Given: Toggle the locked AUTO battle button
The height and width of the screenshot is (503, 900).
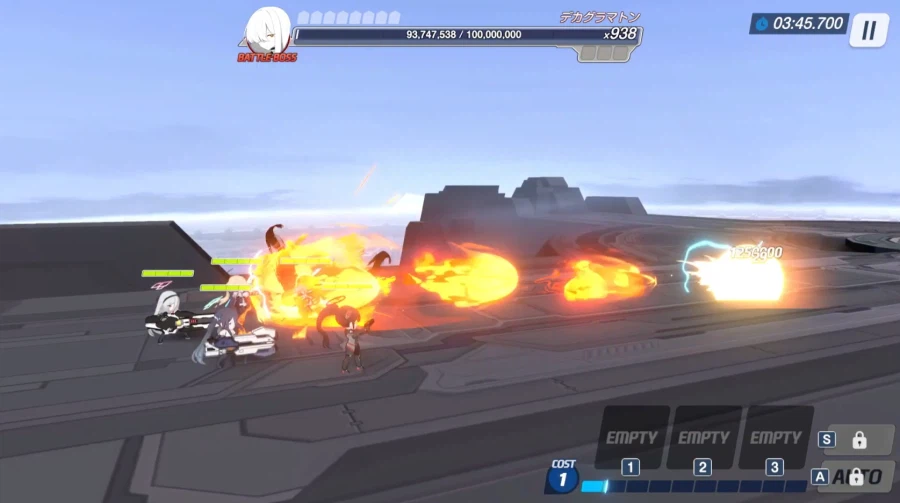Looking at the screenshot, I should [x=858, y=477].
